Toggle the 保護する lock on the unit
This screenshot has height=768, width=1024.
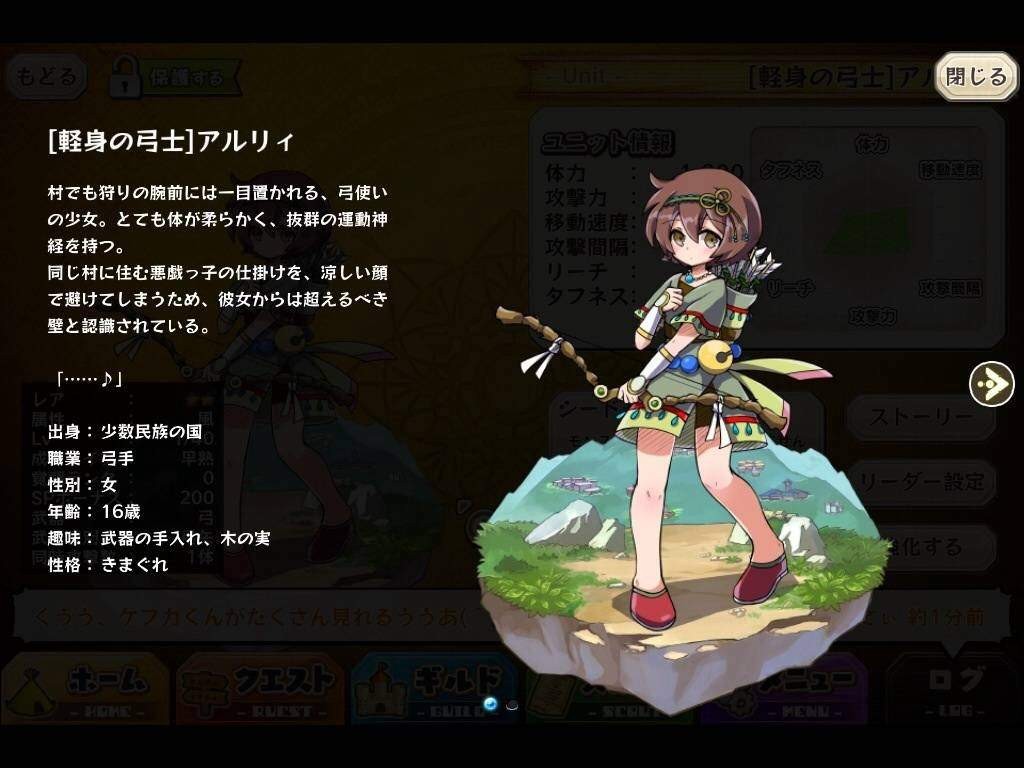(x=173, y=77)
